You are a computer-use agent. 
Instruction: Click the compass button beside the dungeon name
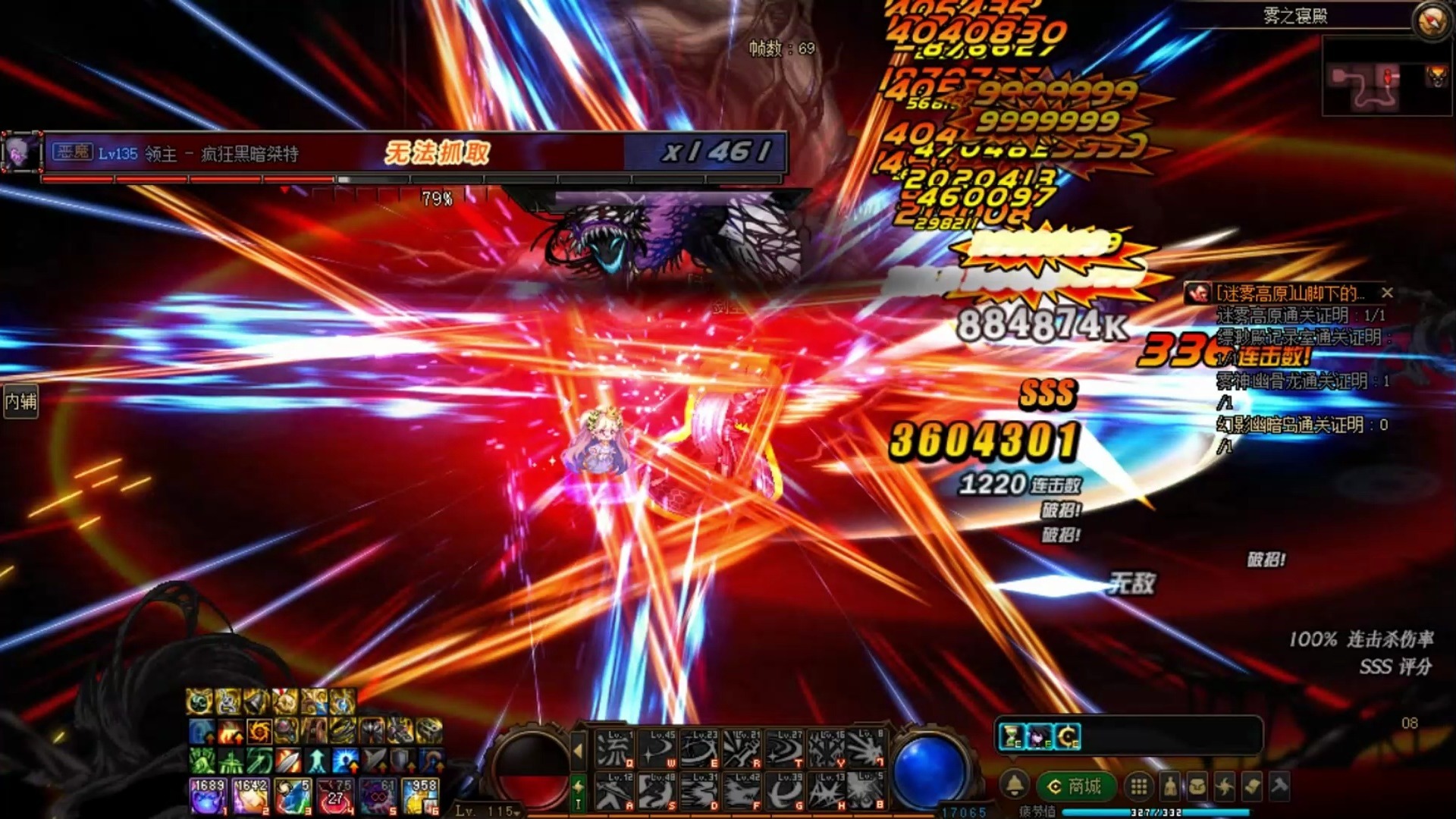tap(1431, 18)
